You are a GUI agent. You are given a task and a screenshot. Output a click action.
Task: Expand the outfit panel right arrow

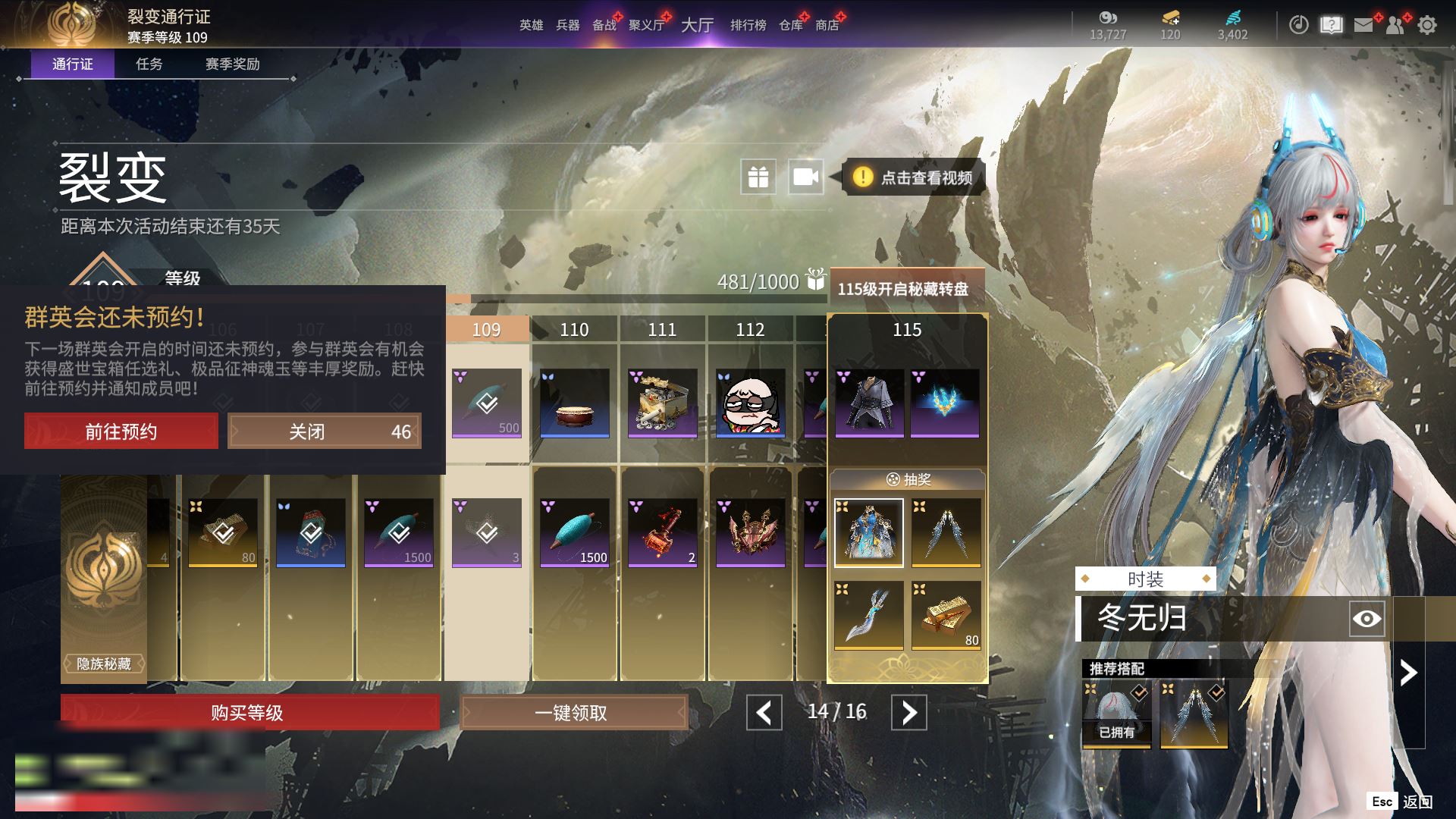pyautogui.click(x=1408, y=673)
